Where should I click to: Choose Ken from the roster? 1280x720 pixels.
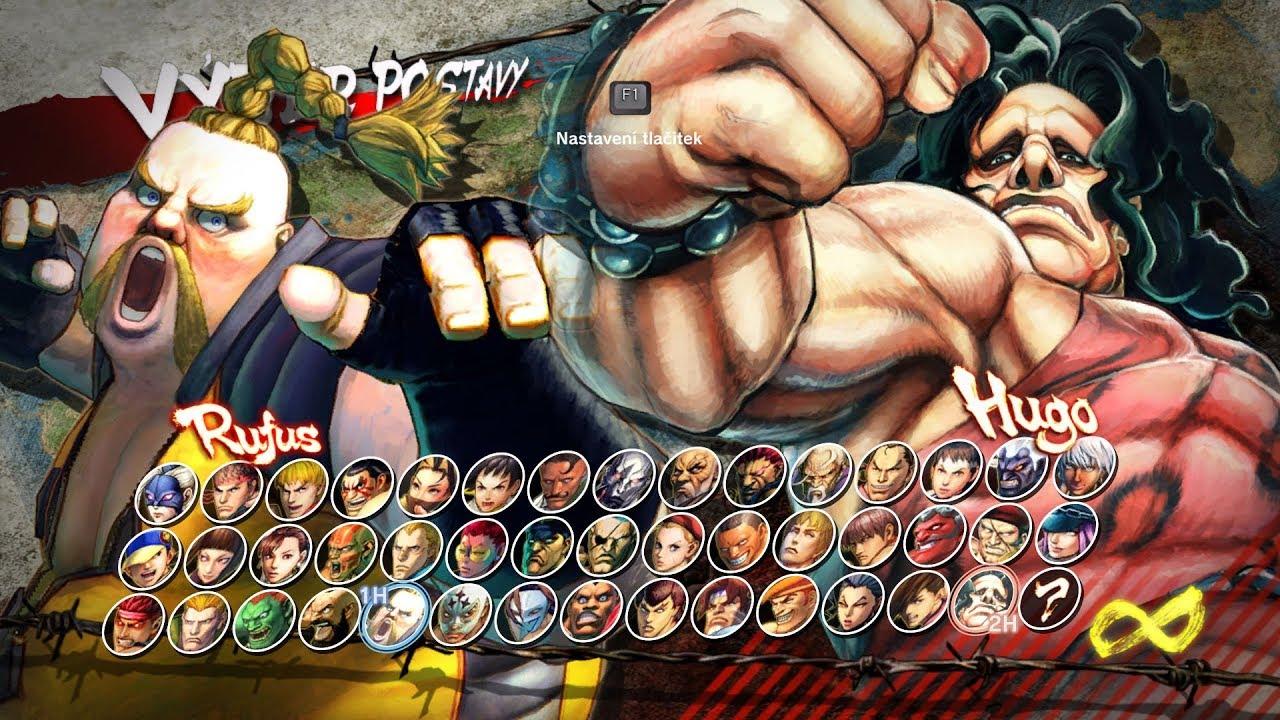[x=297, y=489]
